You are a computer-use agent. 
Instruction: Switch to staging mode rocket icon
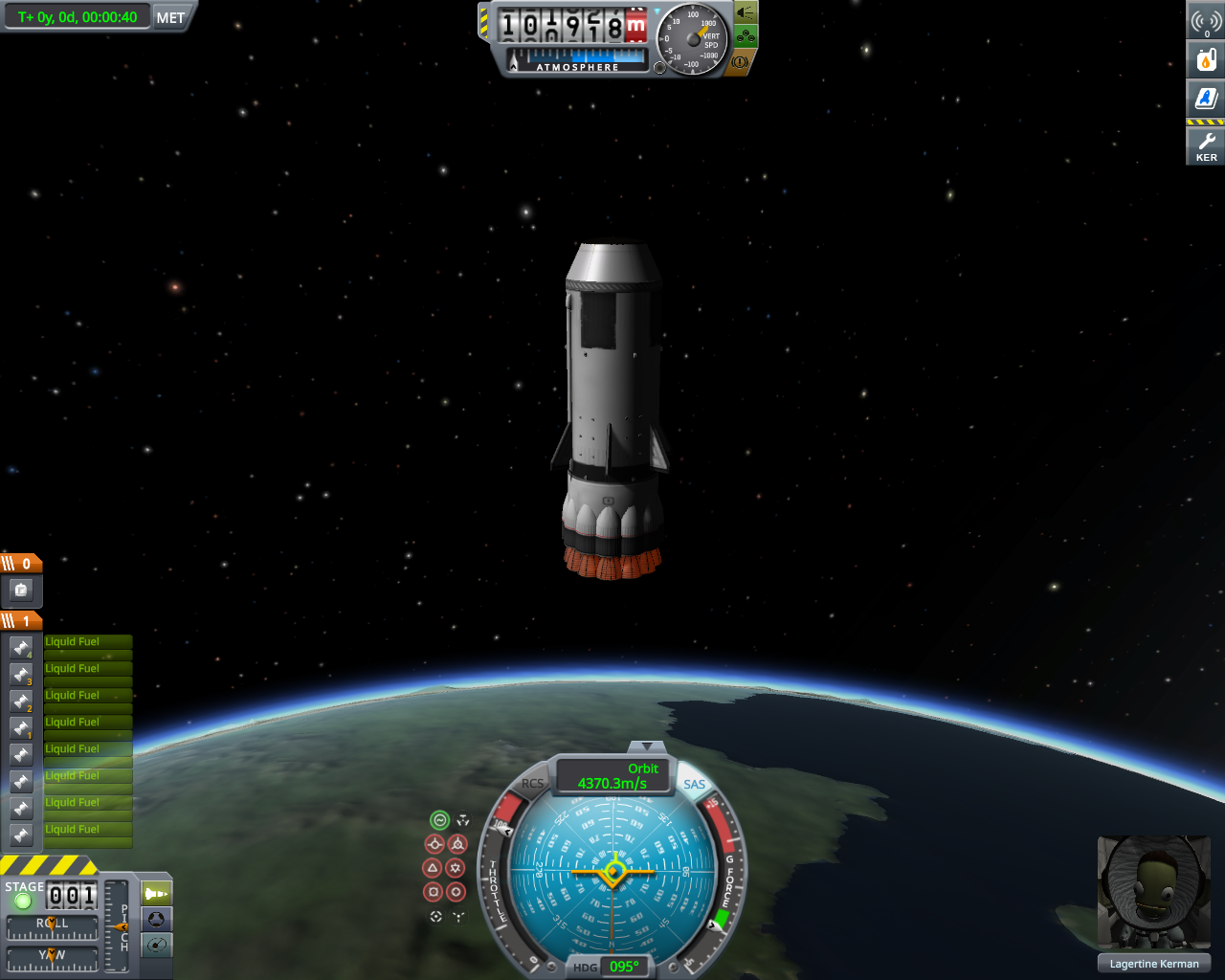(156, 894)
